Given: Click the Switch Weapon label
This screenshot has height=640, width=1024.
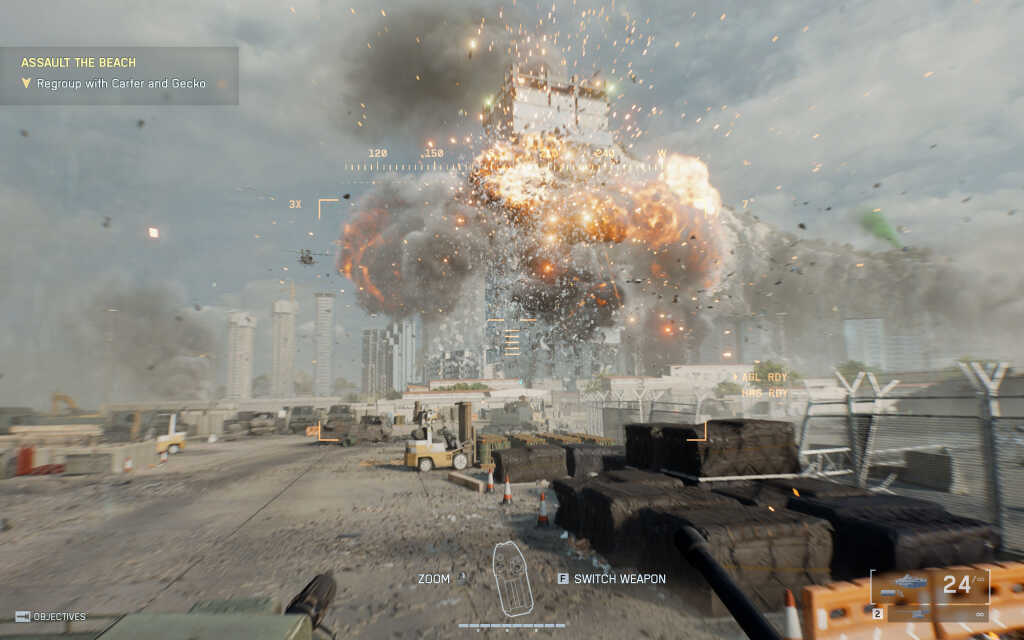Looking at the screenshot, I should click(619, 578).
